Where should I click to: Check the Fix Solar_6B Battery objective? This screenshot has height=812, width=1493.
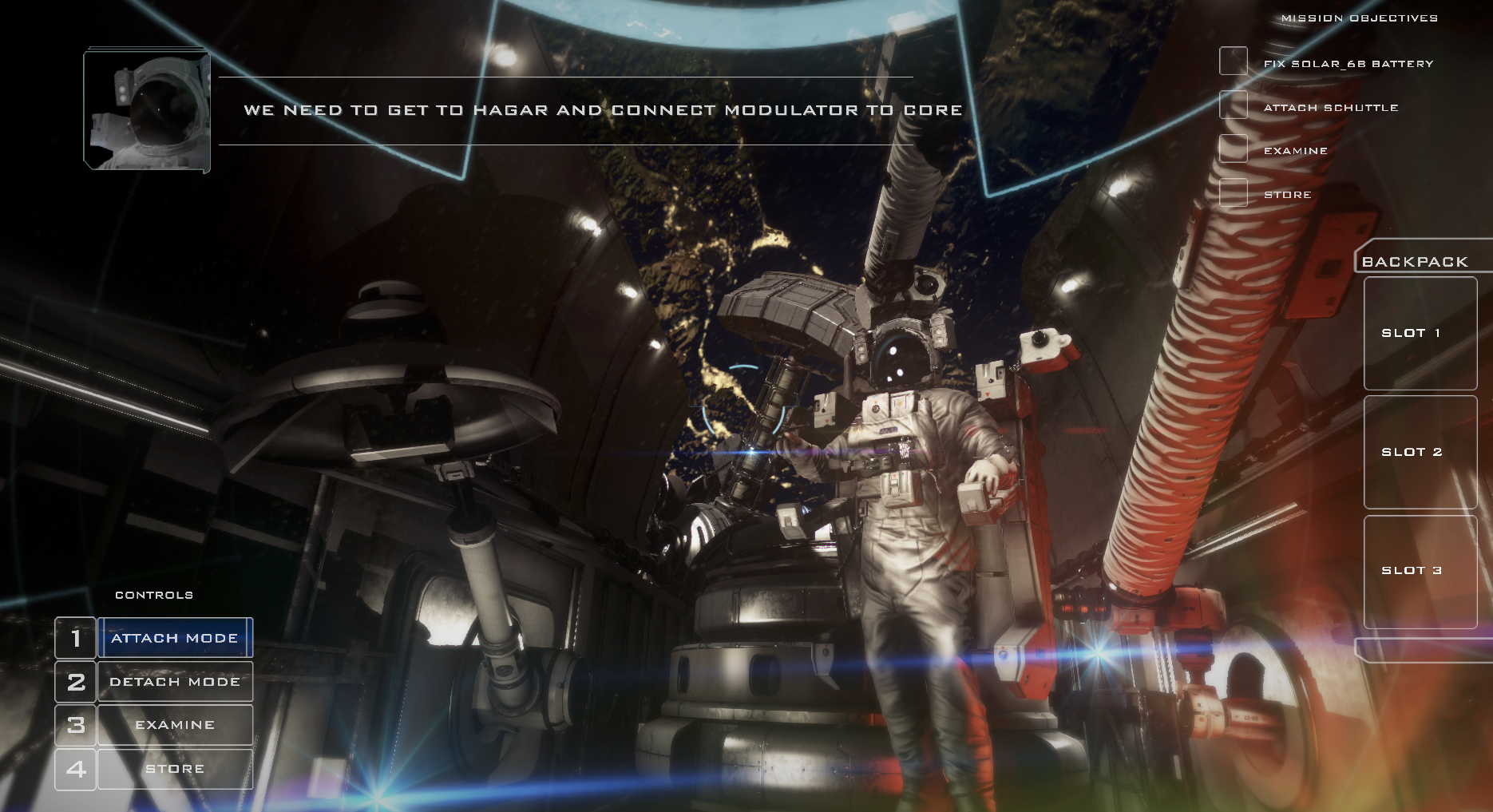tap(1232, 61)
